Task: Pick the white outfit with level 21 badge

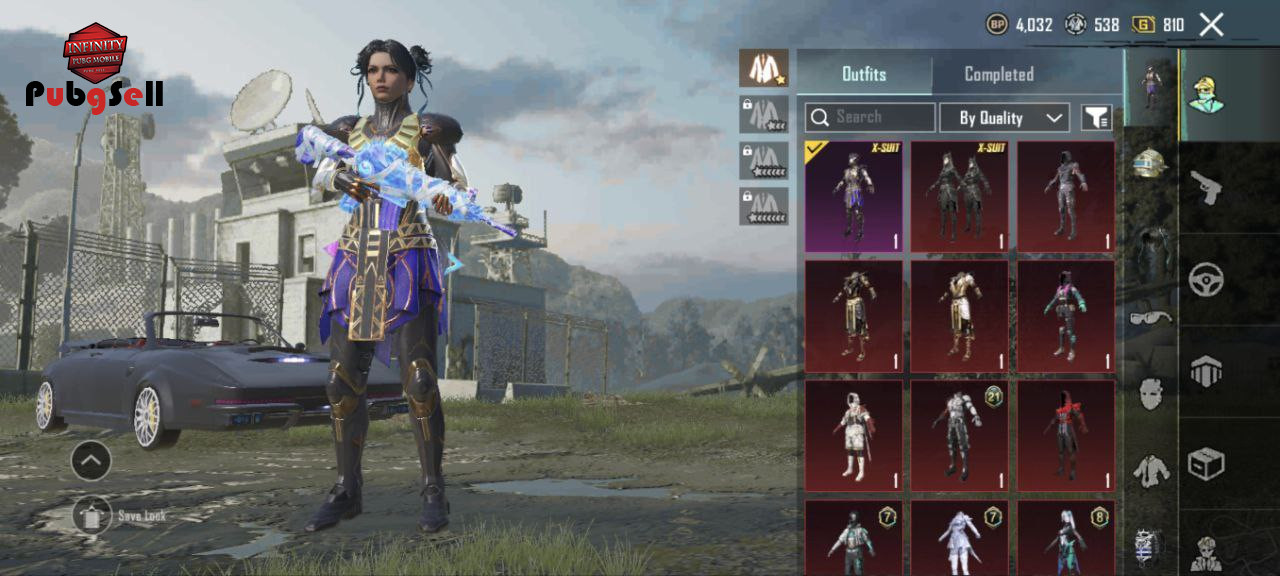Action: [960, 435]
